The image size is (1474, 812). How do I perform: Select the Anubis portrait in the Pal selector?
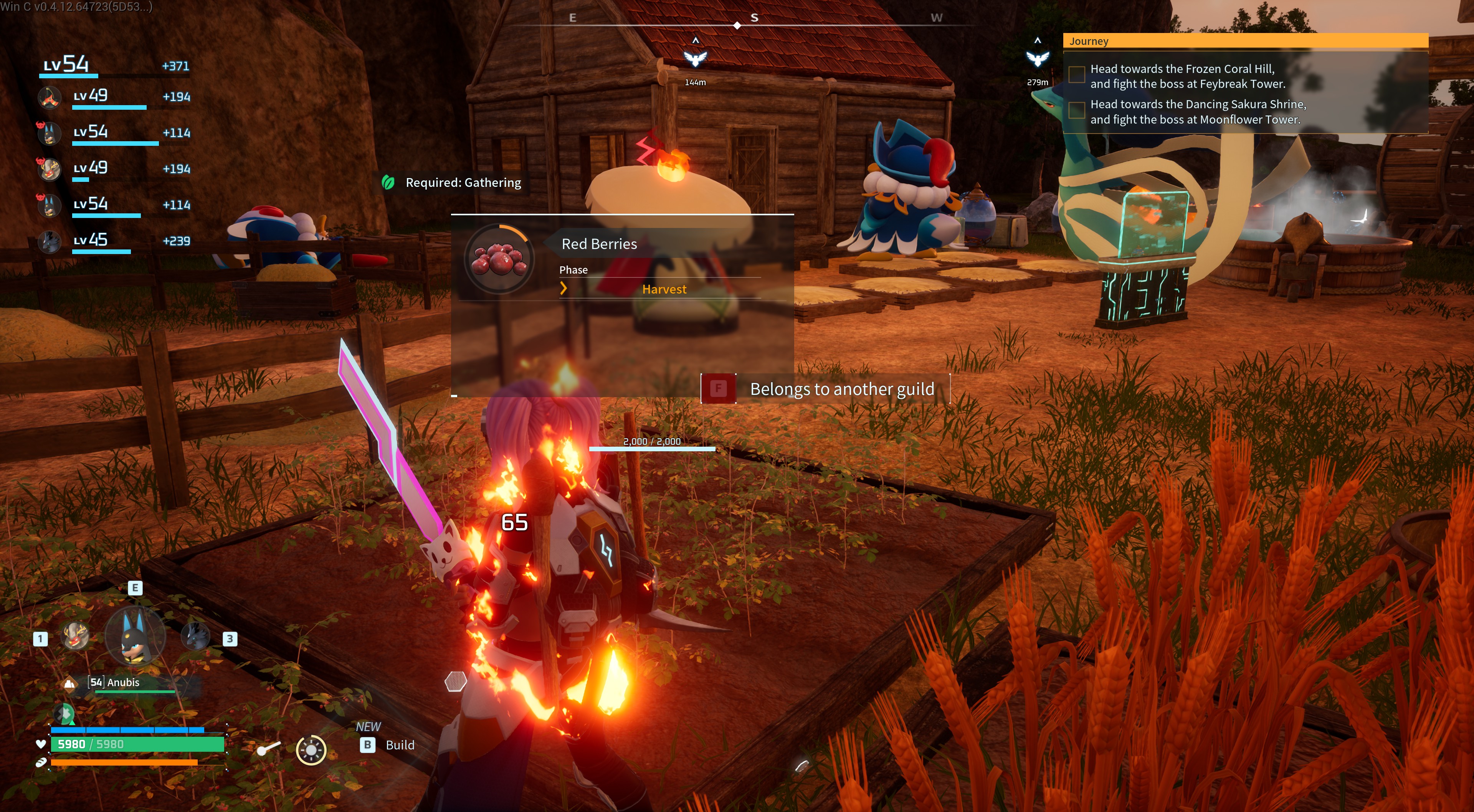pyautogui.click(x=135, y=635)
